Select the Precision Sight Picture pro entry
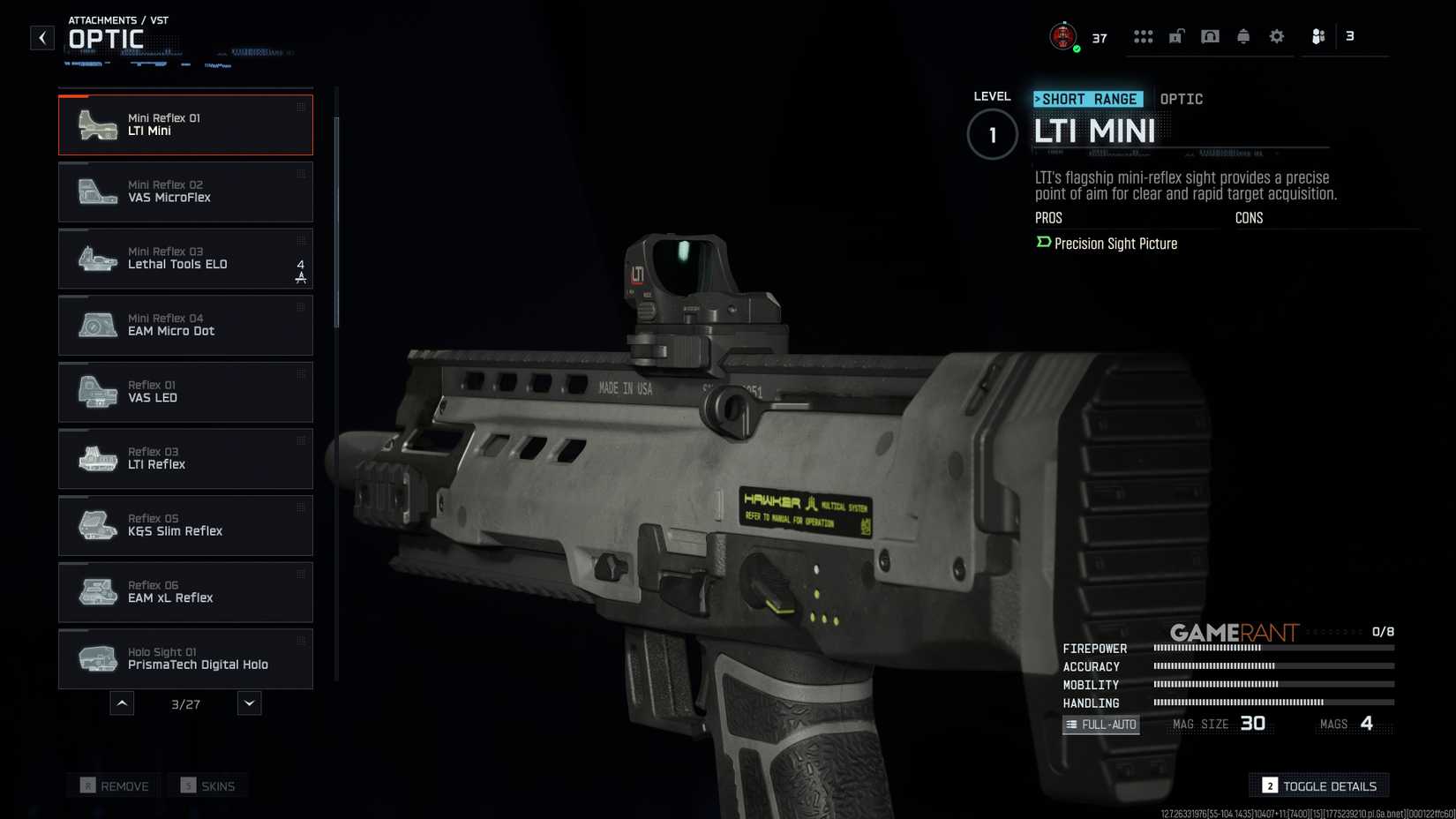 1115,244
